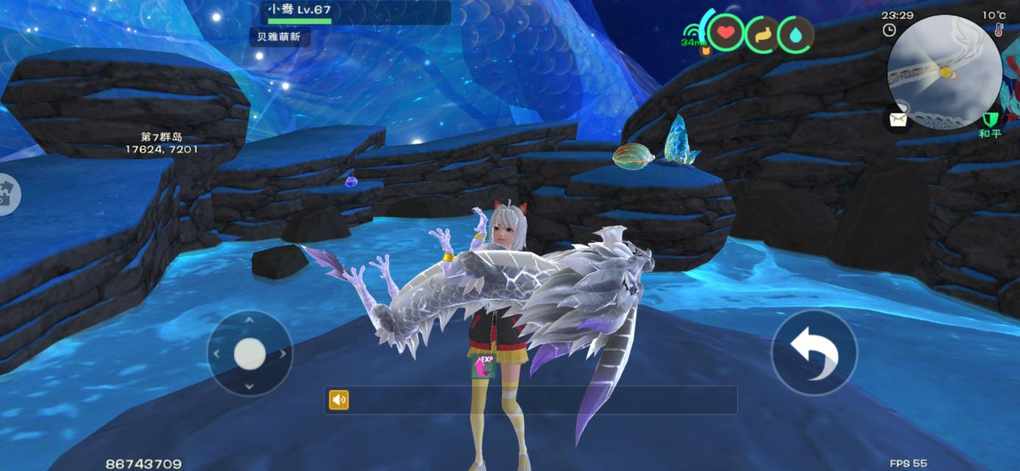Tap the virtual joystick pad
1020x471 pixels.
(249, 353)
